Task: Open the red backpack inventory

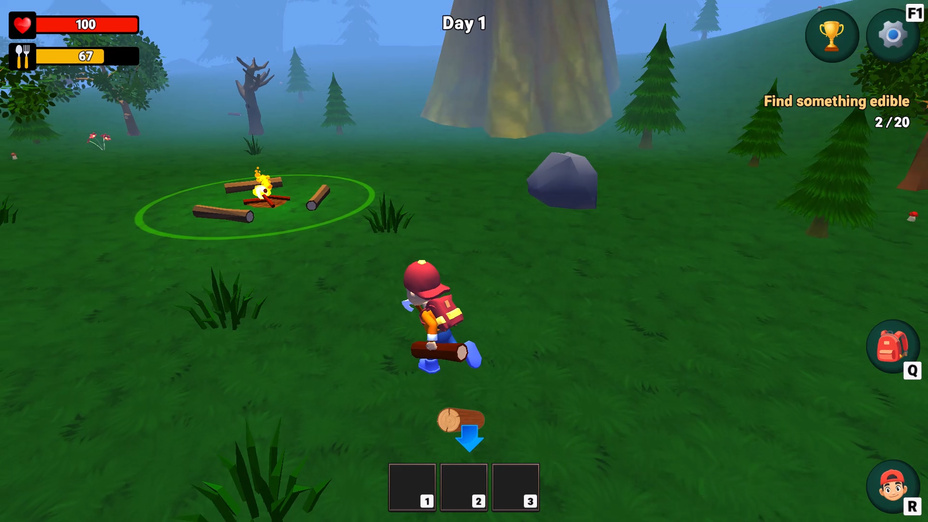Action: pos(891,346)
